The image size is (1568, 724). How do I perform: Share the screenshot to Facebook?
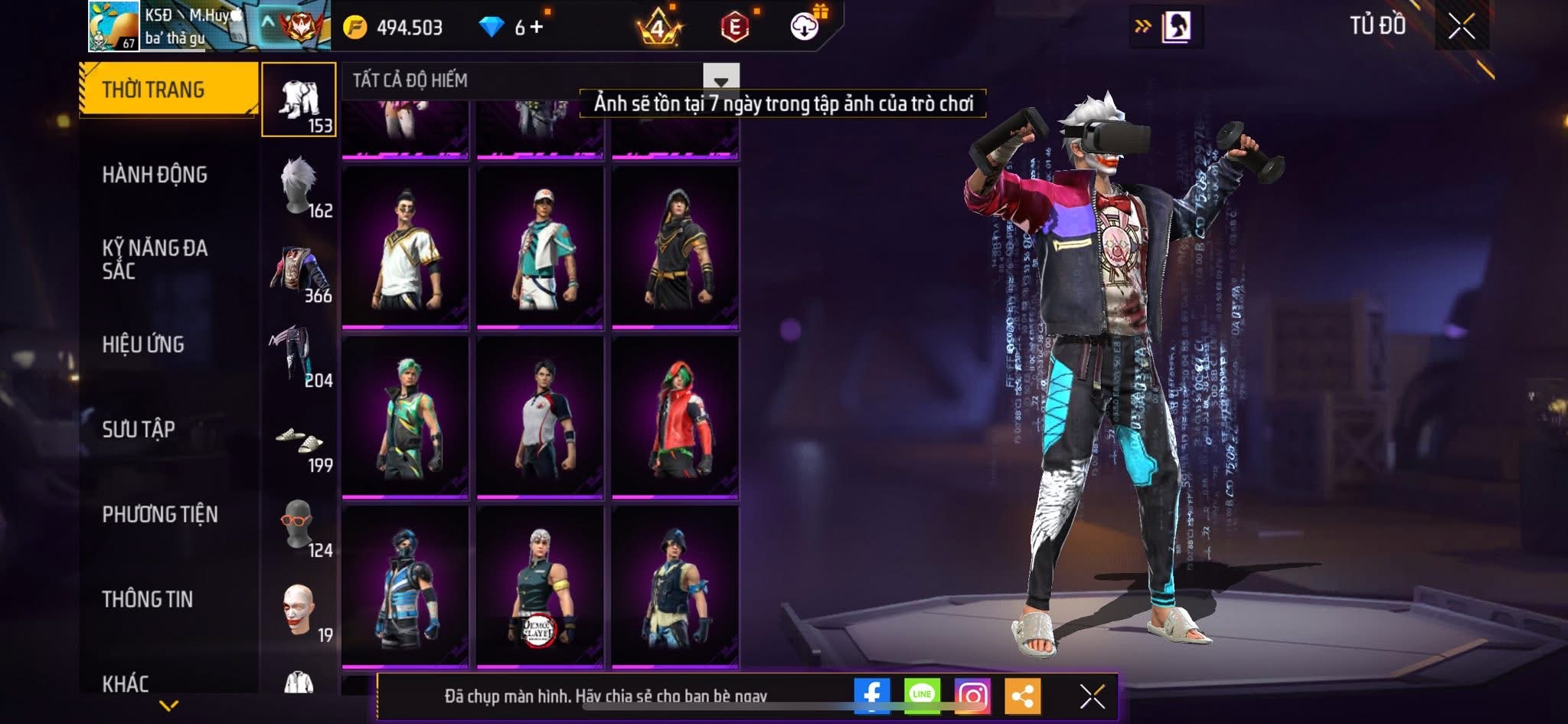click(x=871, y=696)
